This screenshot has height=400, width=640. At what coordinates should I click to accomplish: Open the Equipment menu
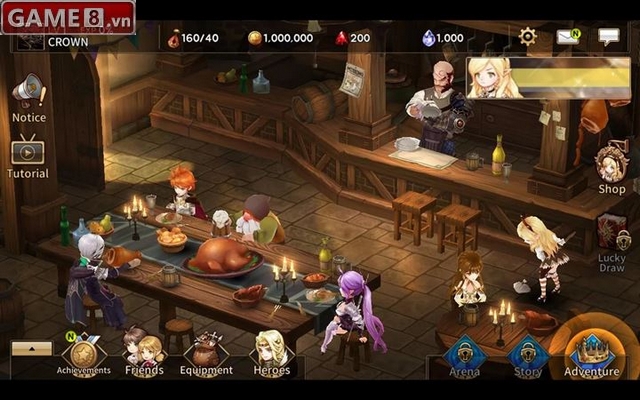coord(207,353)
